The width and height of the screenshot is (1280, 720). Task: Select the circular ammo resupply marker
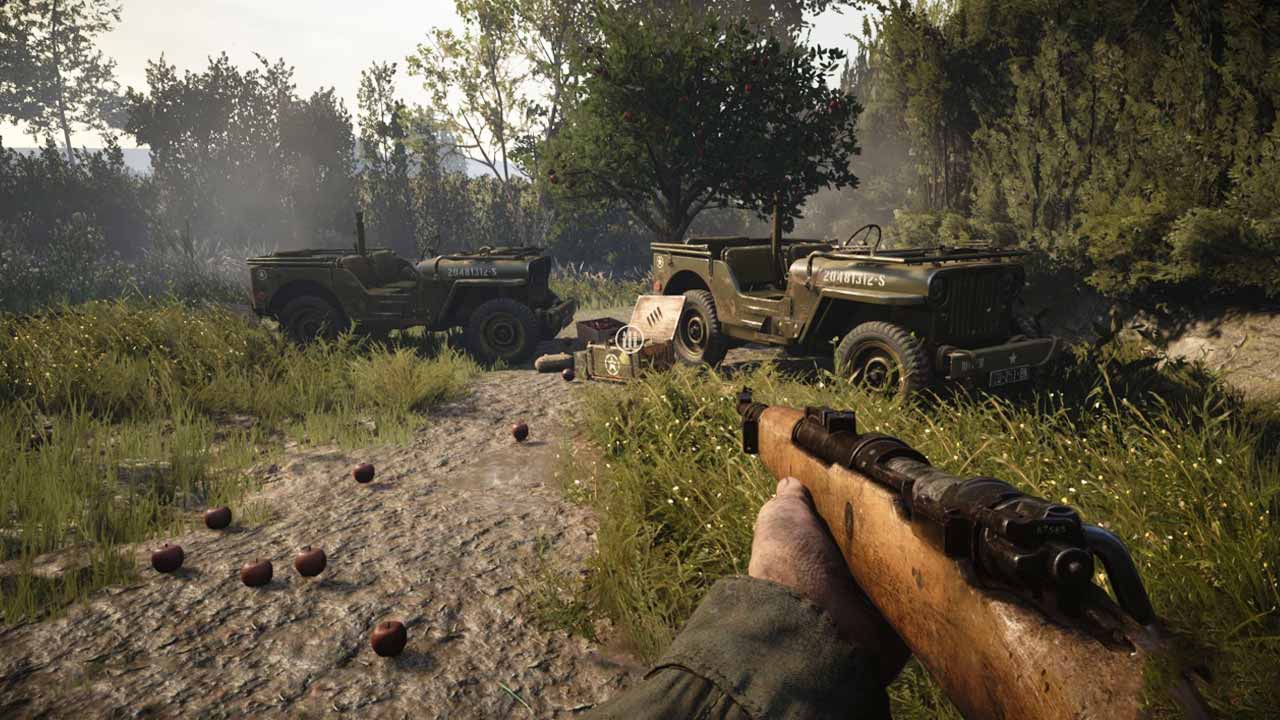(x=629, y=338)
